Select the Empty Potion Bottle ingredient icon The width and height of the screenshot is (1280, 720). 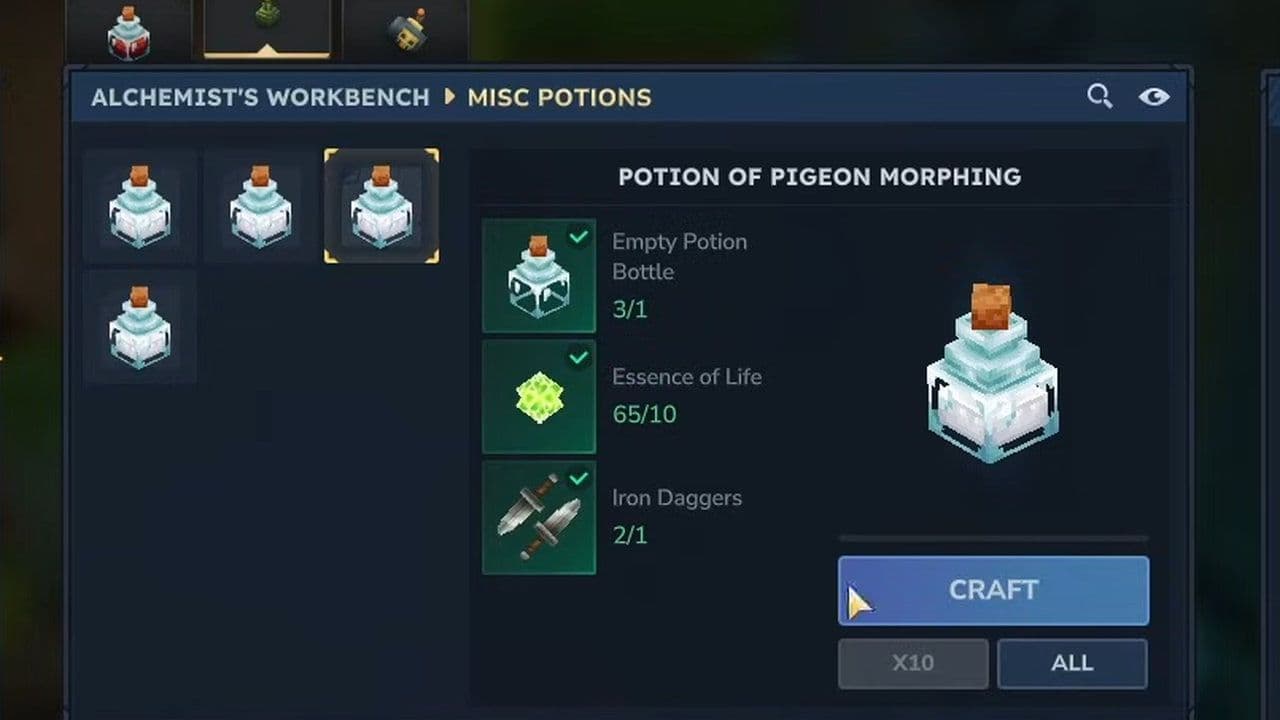(539, 276)
